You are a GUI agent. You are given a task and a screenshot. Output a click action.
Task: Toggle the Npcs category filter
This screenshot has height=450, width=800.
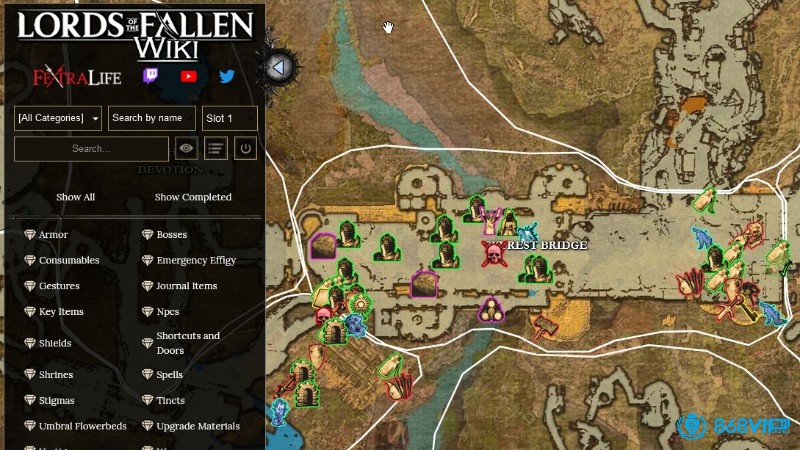(167, 312)
